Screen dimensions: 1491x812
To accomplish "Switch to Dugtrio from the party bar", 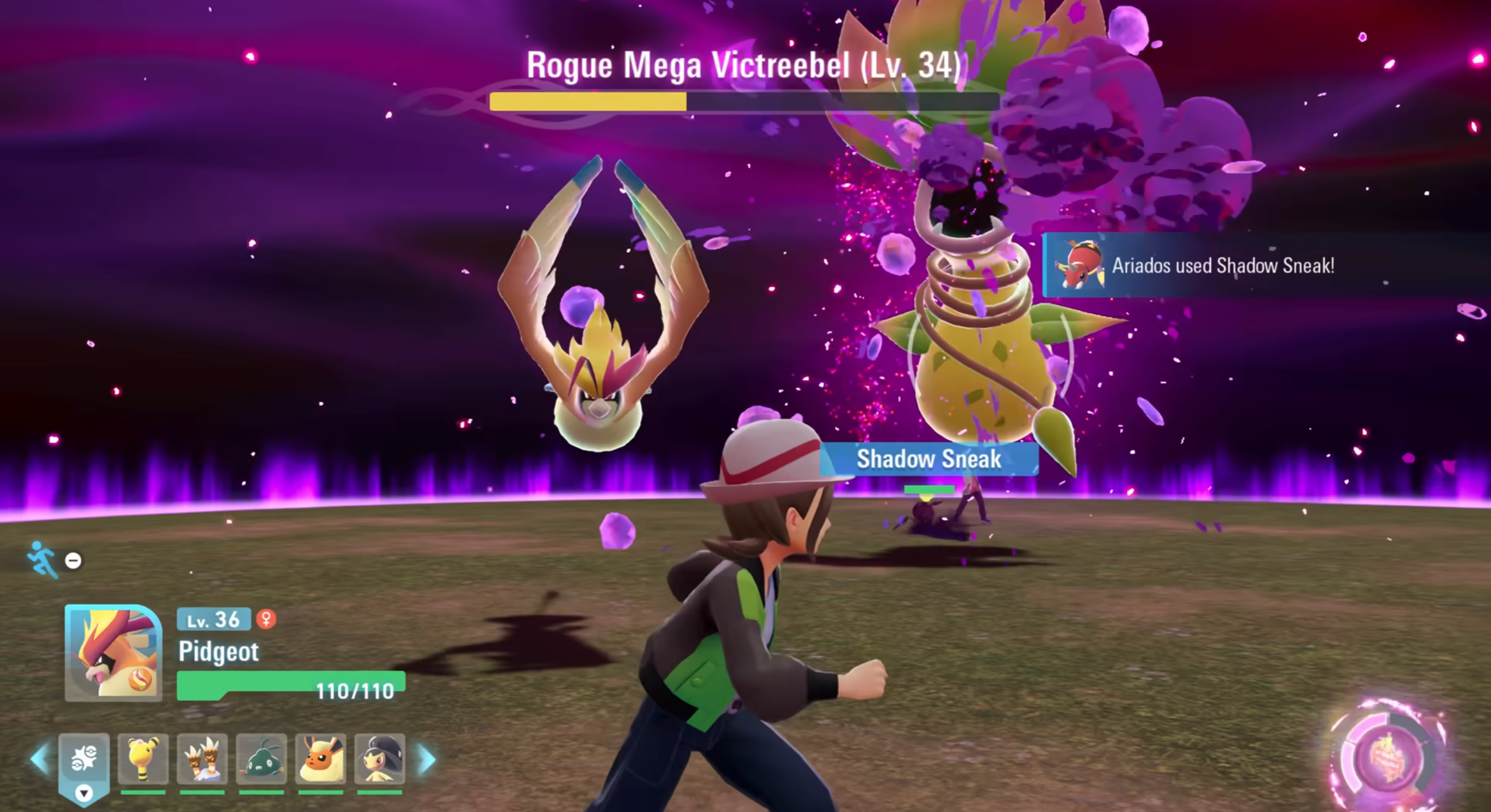I will [x=202, y=758].
